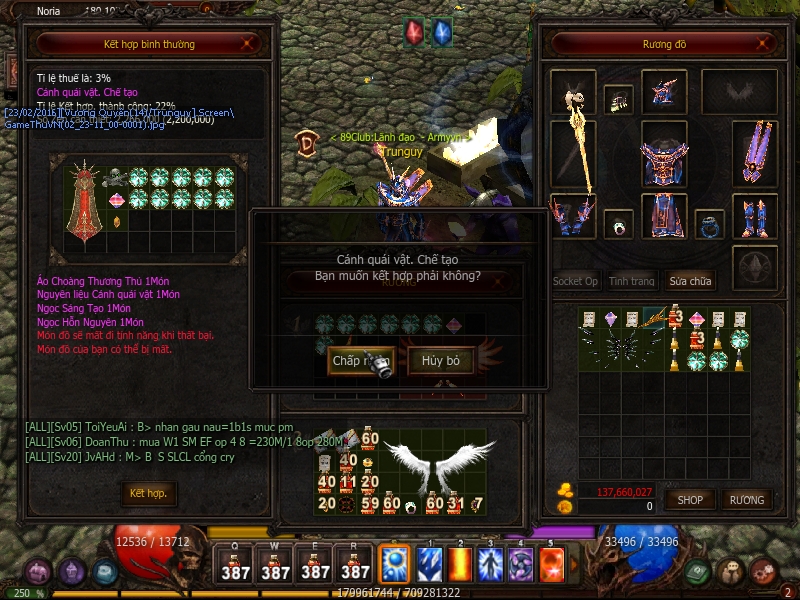Cancel the combination with Hủy bỏ
Viewport: 800px width, 600px height.
coord(441,361)
